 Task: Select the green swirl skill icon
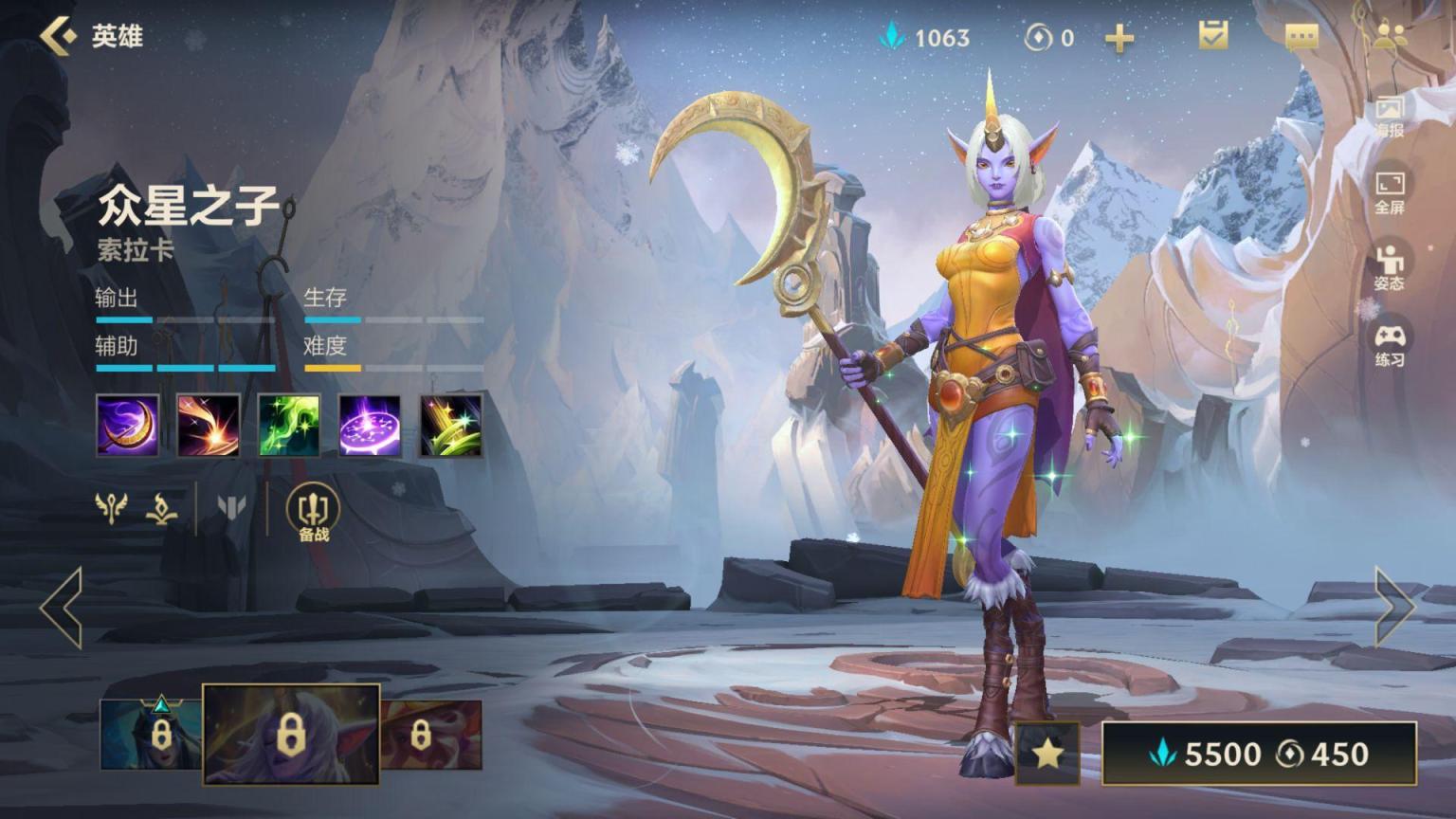[x=289, y=426]
